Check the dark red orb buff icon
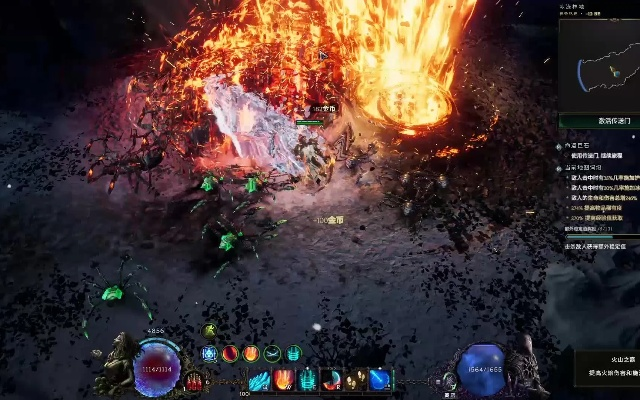Viewport: 640px width, 400px height. (x=230, y=353)
